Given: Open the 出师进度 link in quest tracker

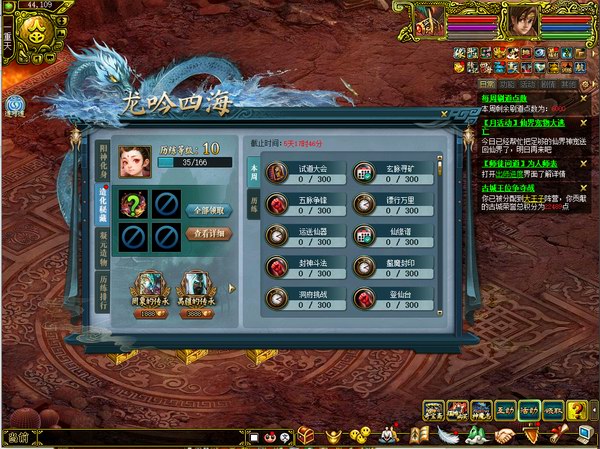Looking at the screenshot, I should tap(511, 172).
